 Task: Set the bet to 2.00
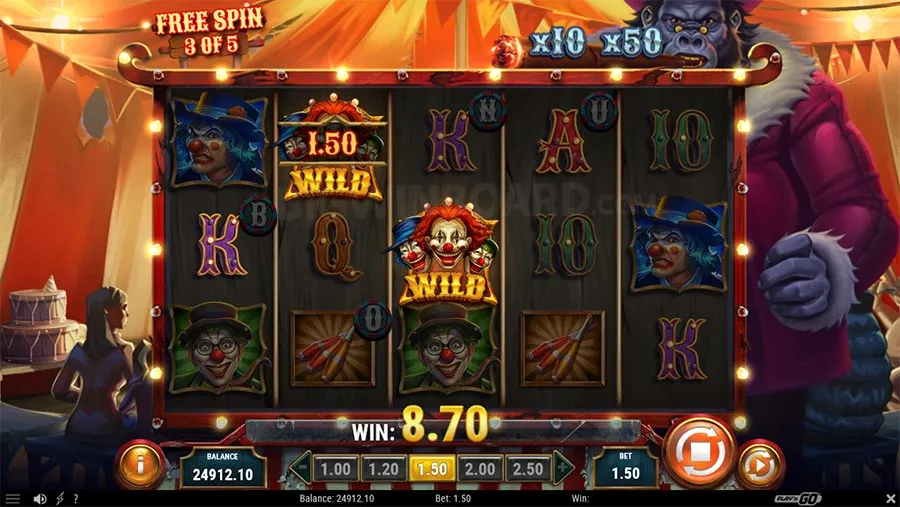[x=480, y=468]
